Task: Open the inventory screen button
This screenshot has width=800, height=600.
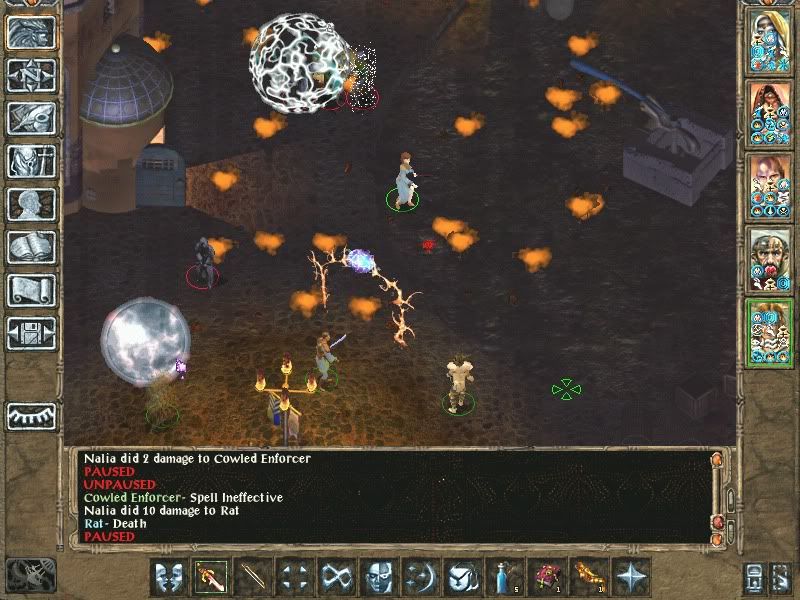Action: click(x=31, y=161)
